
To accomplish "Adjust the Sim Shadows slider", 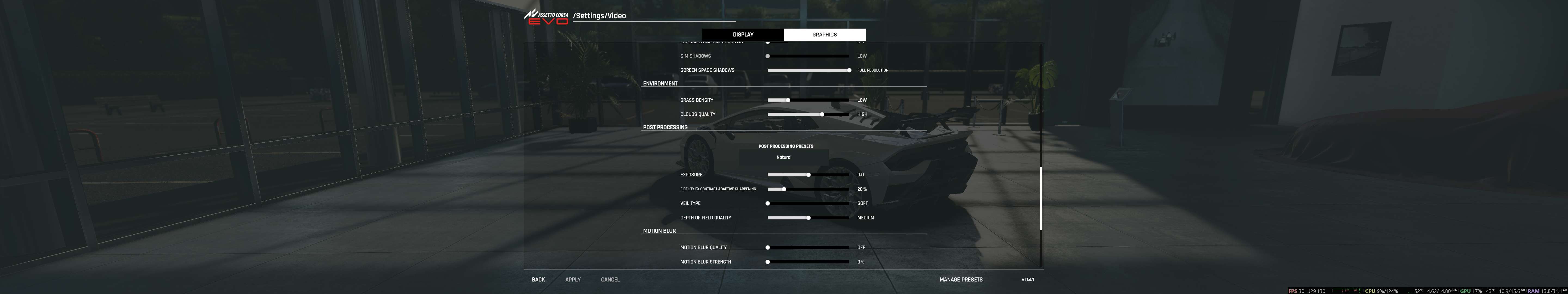I will 808,56.
